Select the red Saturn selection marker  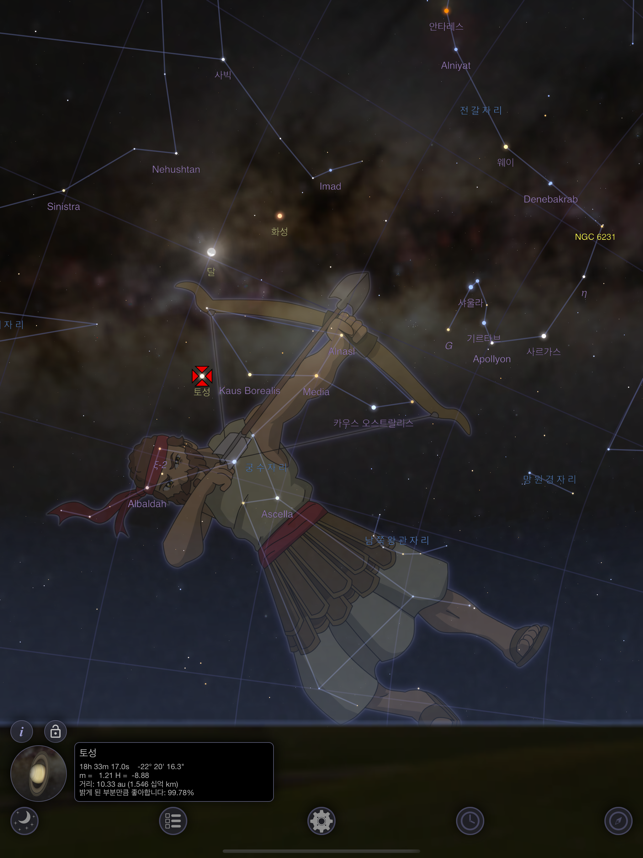(202, 376)
